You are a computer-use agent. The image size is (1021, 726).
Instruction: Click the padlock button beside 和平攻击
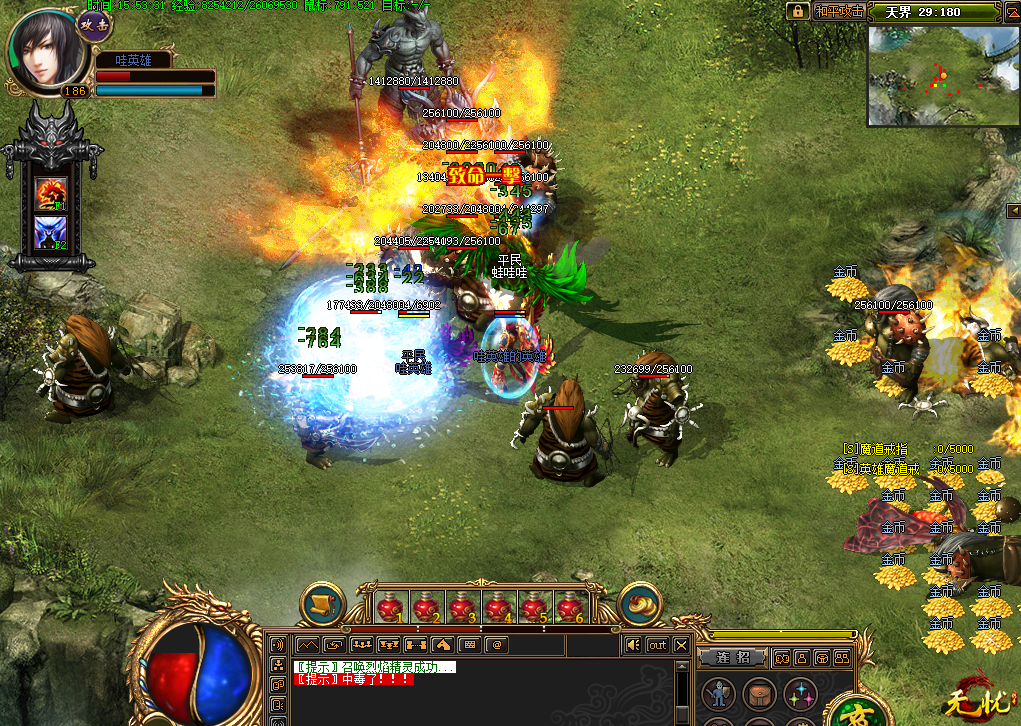(x=797, y=11)
